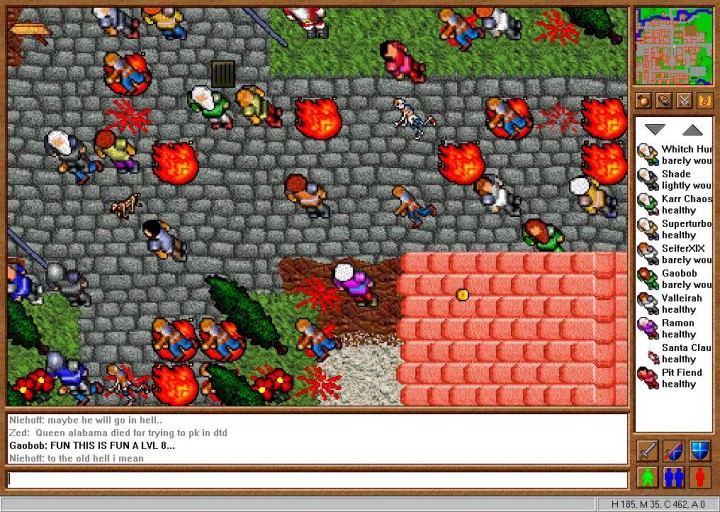The width and height of the screenshot is (720, 512).
Task: Click the orange flame icon button
Action: point(704,100)
